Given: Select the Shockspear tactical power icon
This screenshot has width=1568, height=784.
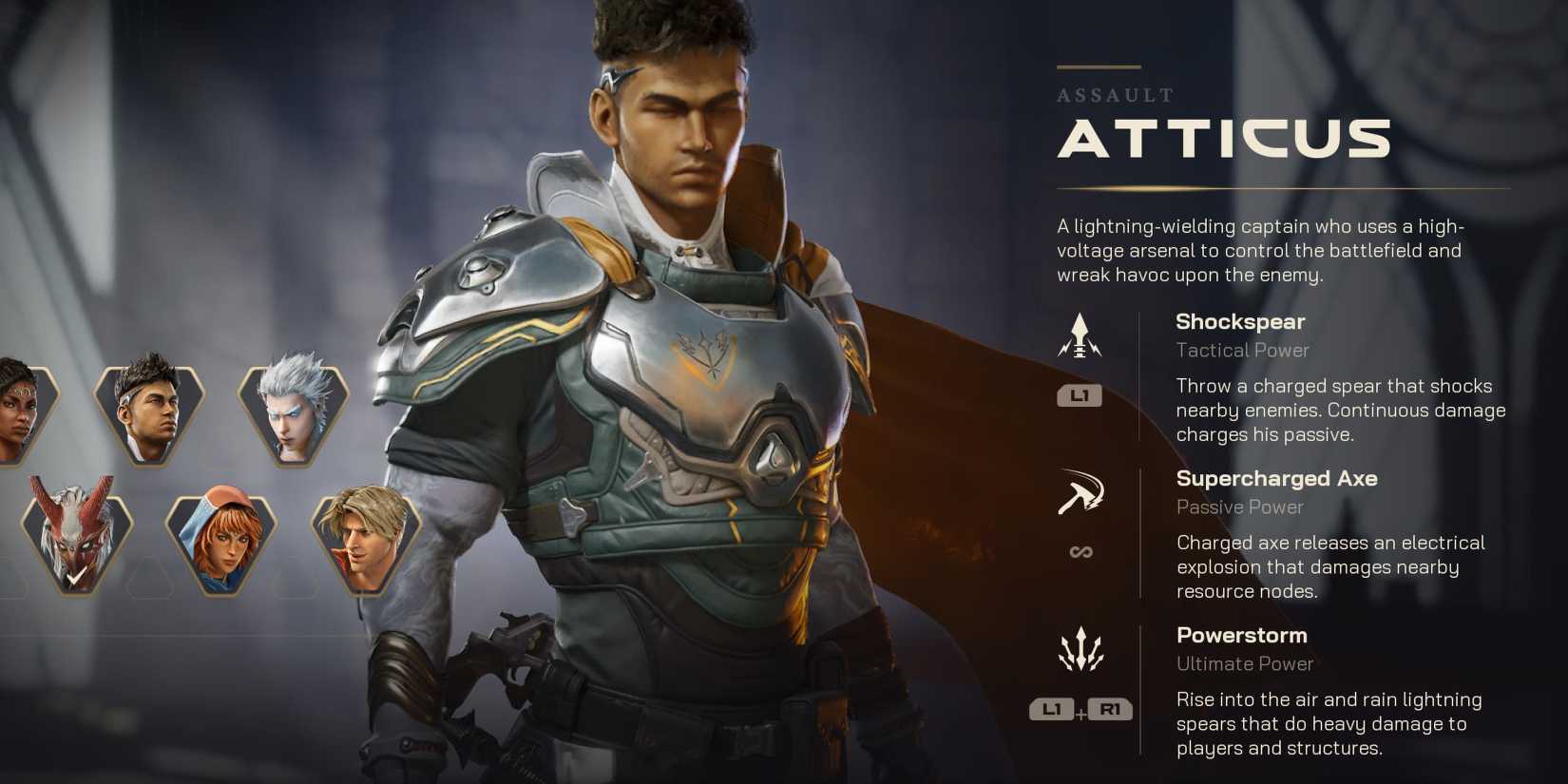Looking at the screenshot, I should tap(1079, 336).
